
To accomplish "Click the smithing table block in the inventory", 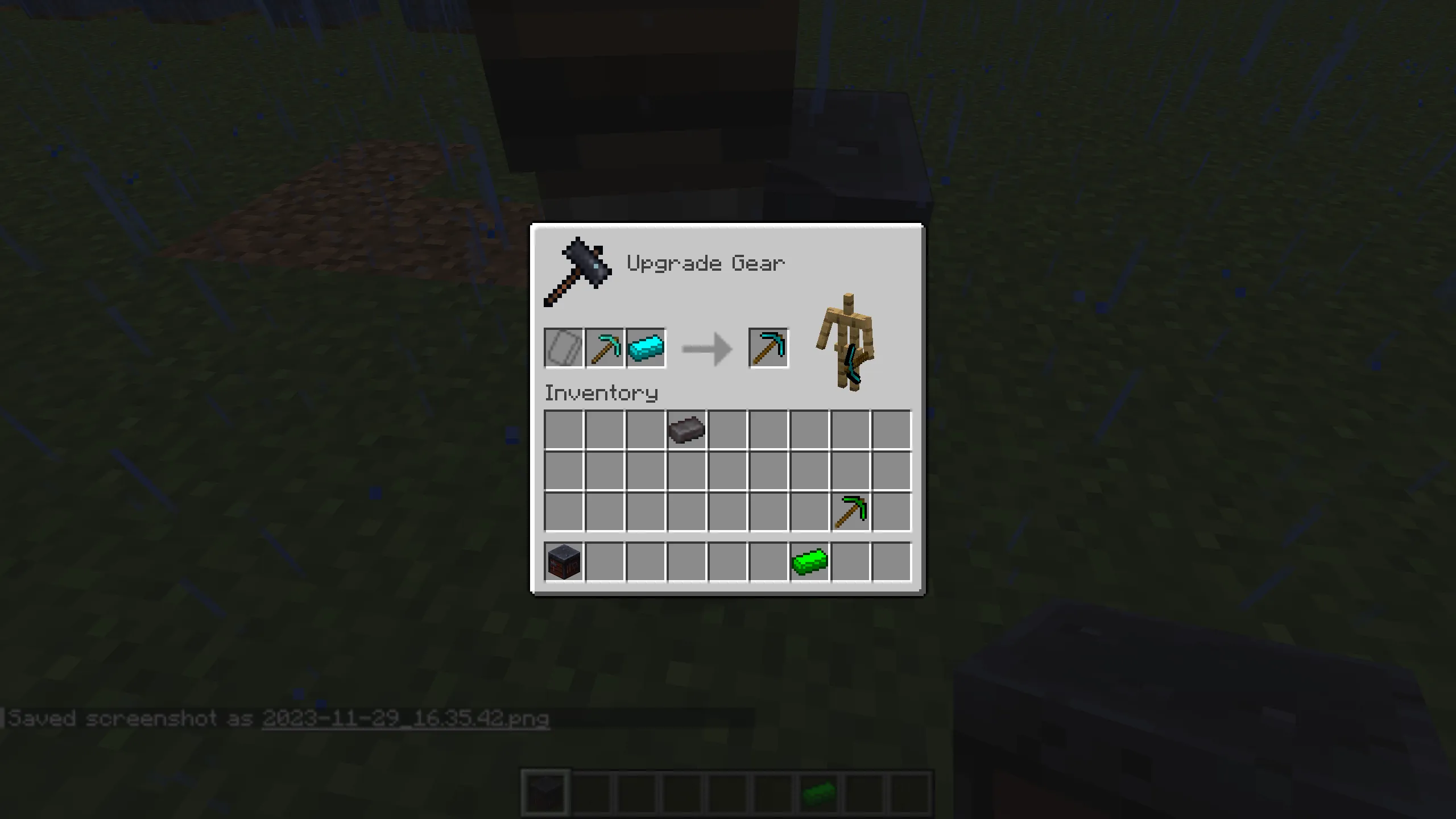I will coord(563,562).
